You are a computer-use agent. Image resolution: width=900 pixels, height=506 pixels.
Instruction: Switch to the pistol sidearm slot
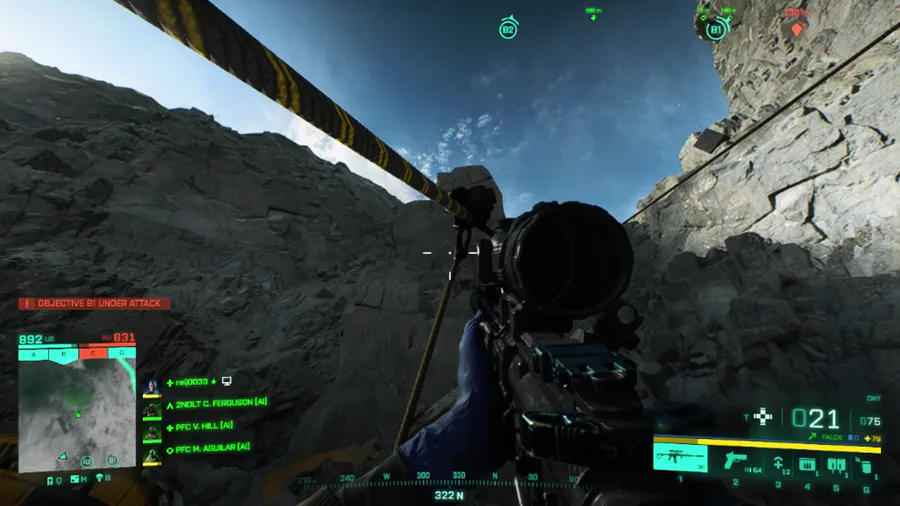click(x=735, y=461)
